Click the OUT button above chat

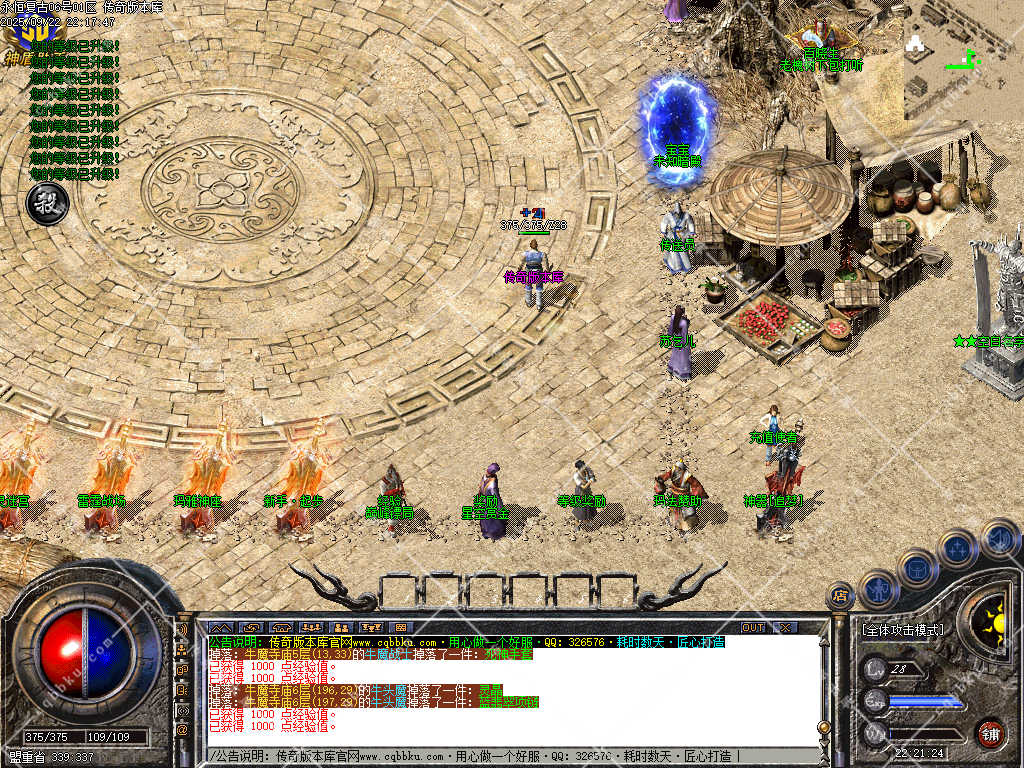click(753, 627)
